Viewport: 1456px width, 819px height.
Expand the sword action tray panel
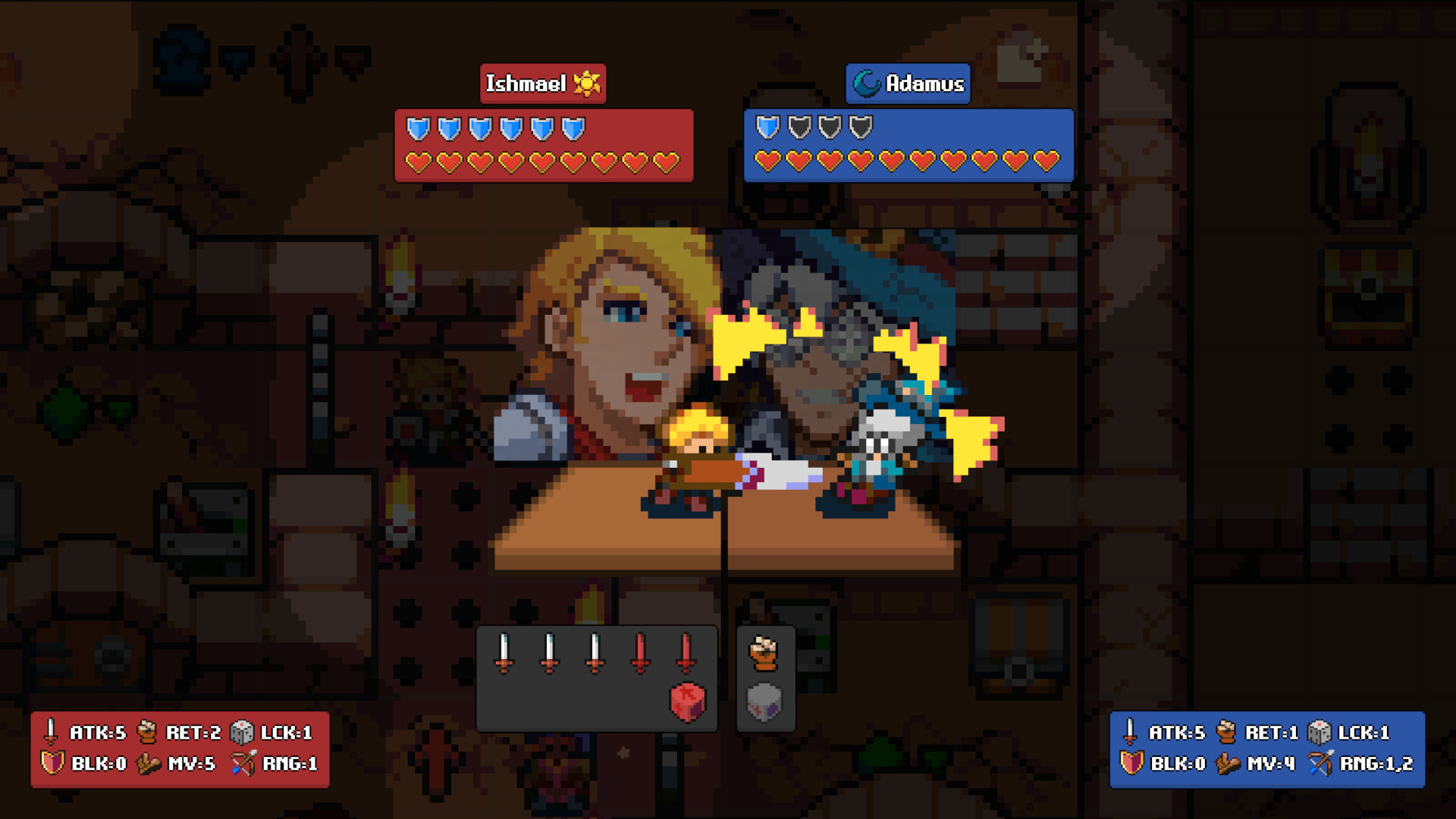click(597, 675)
